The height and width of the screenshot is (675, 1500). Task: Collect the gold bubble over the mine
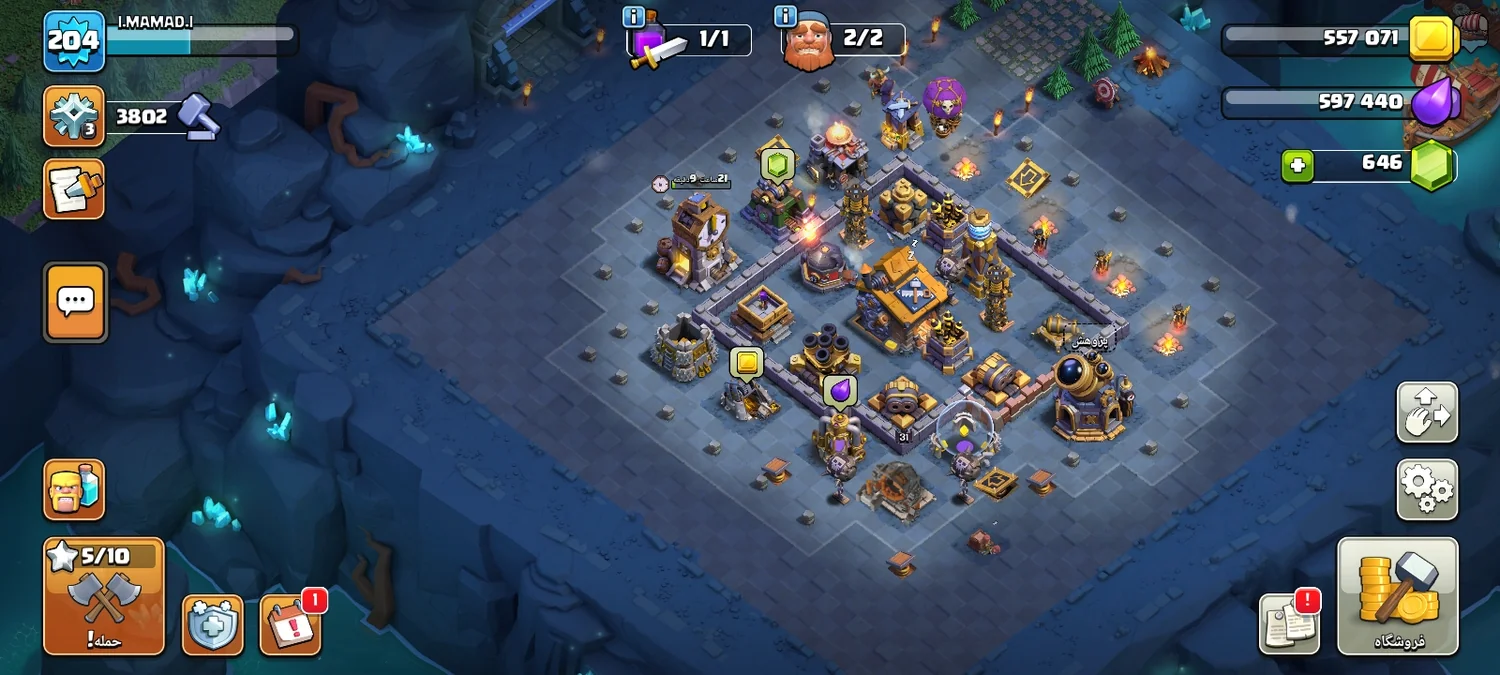(746, 363)
